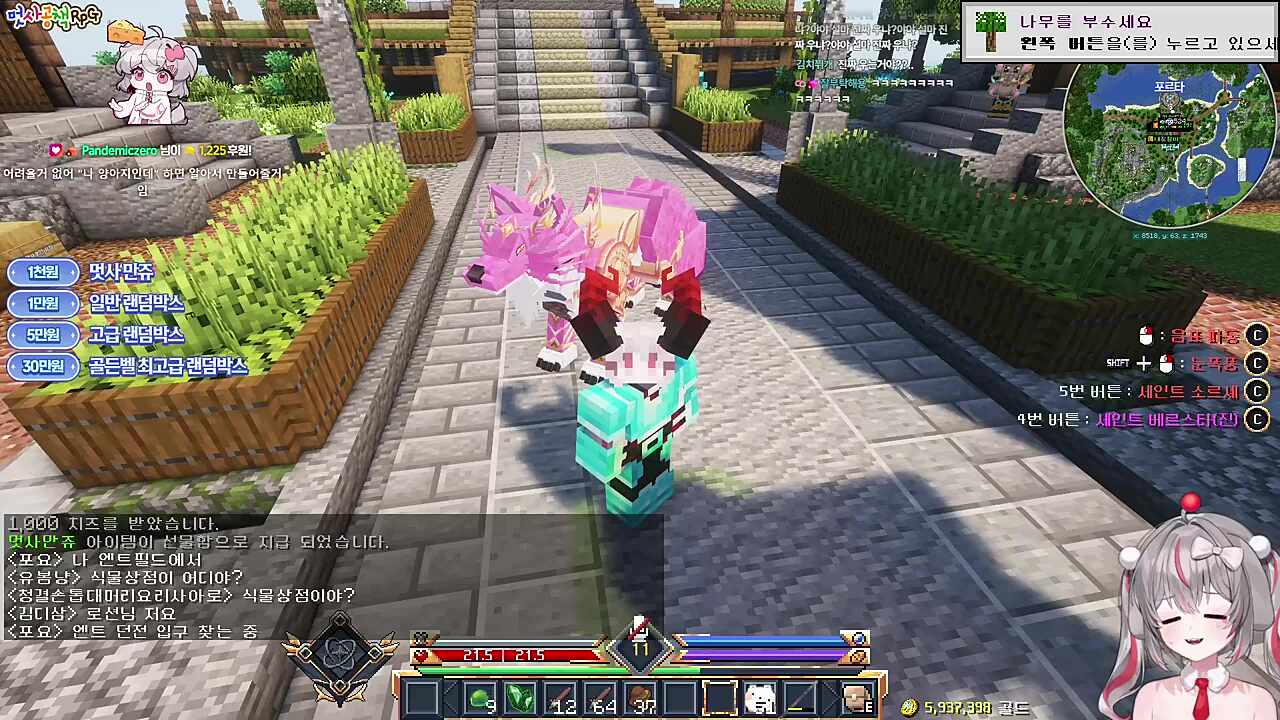Select the green slime ball hotbar slot

click(481, 698)
